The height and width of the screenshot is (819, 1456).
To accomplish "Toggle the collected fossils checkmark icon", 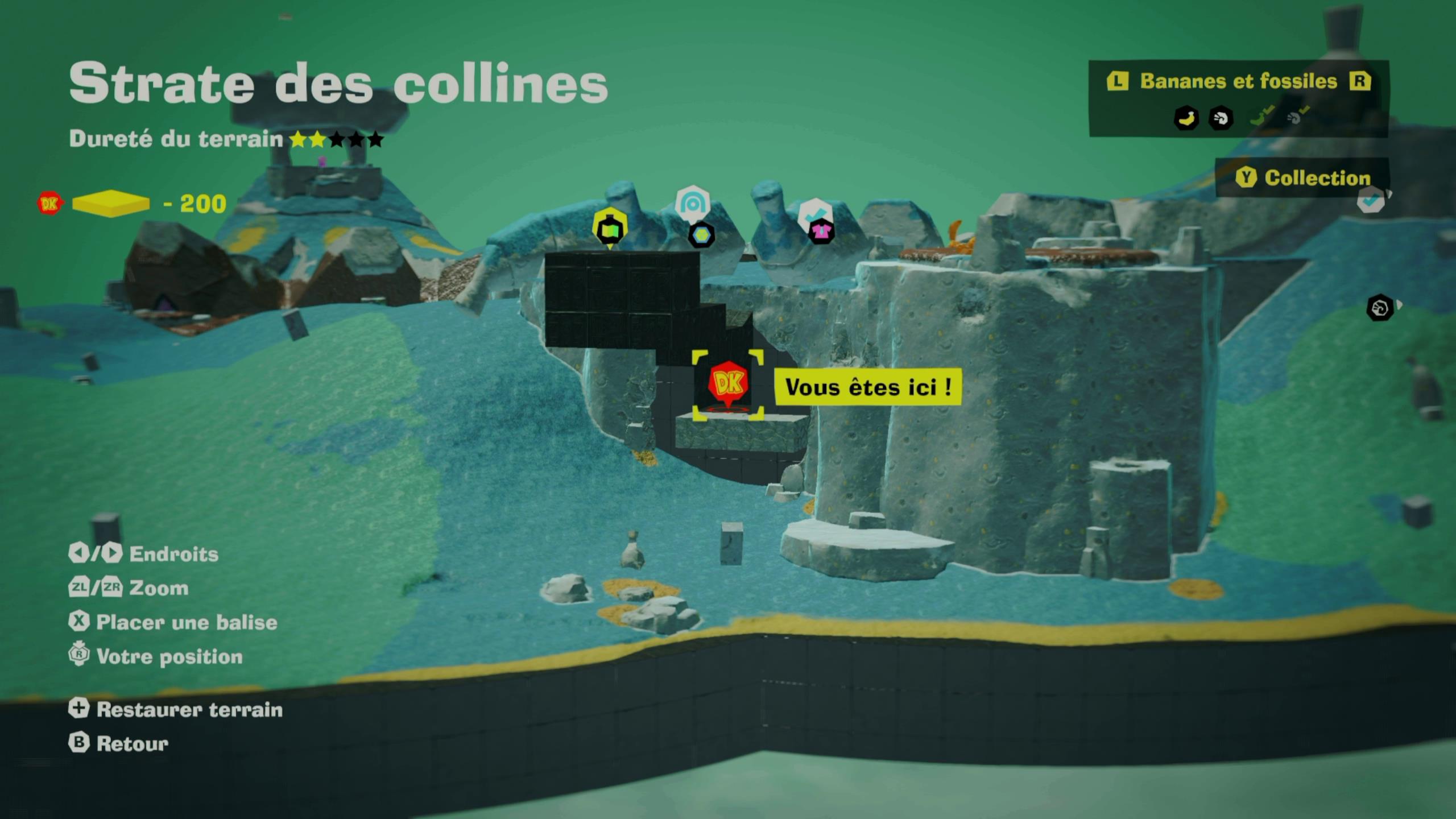I will click(1297, 117).
